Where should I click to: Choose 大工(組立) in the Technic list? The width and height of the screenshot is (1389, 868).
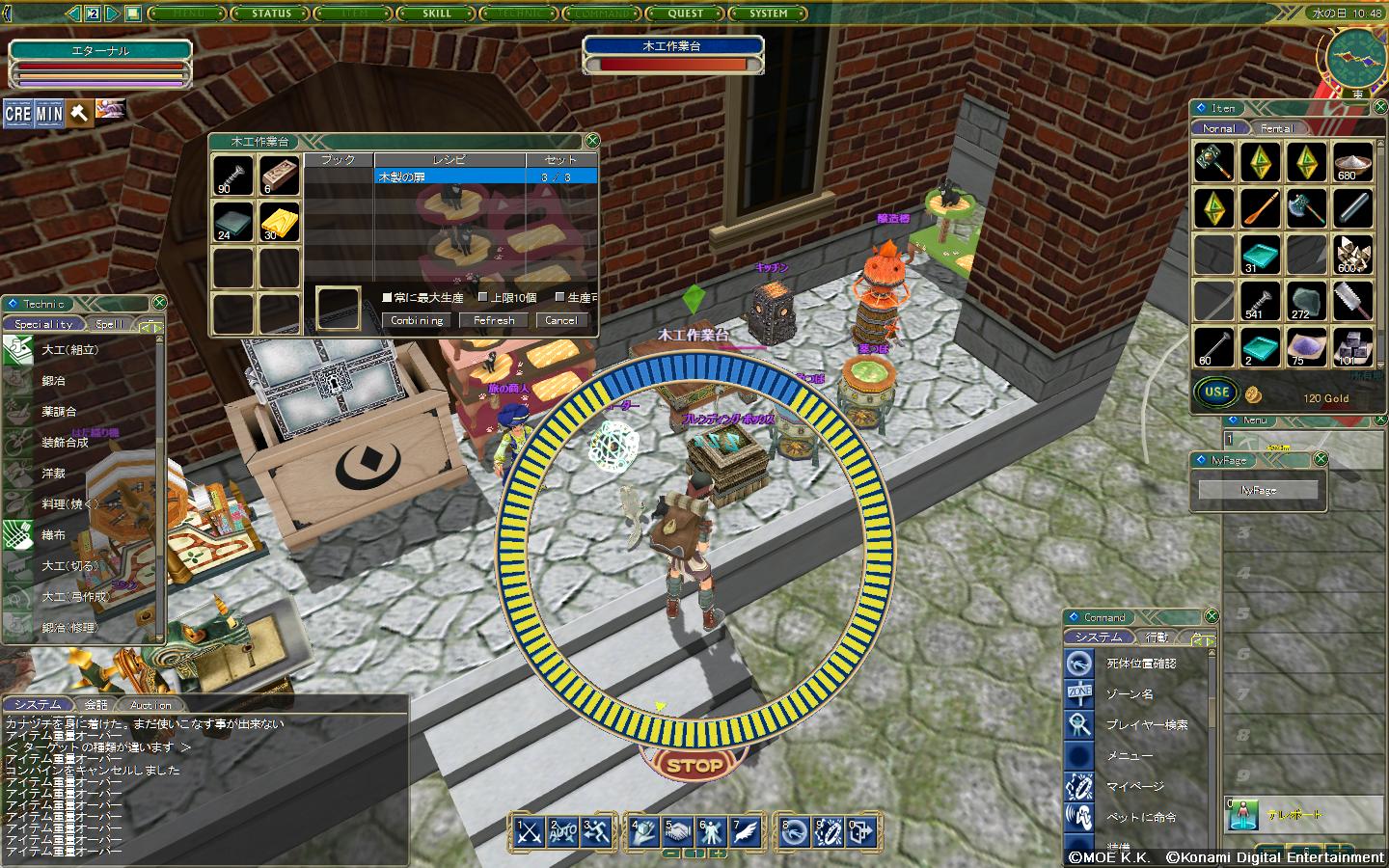click(69, 350)
